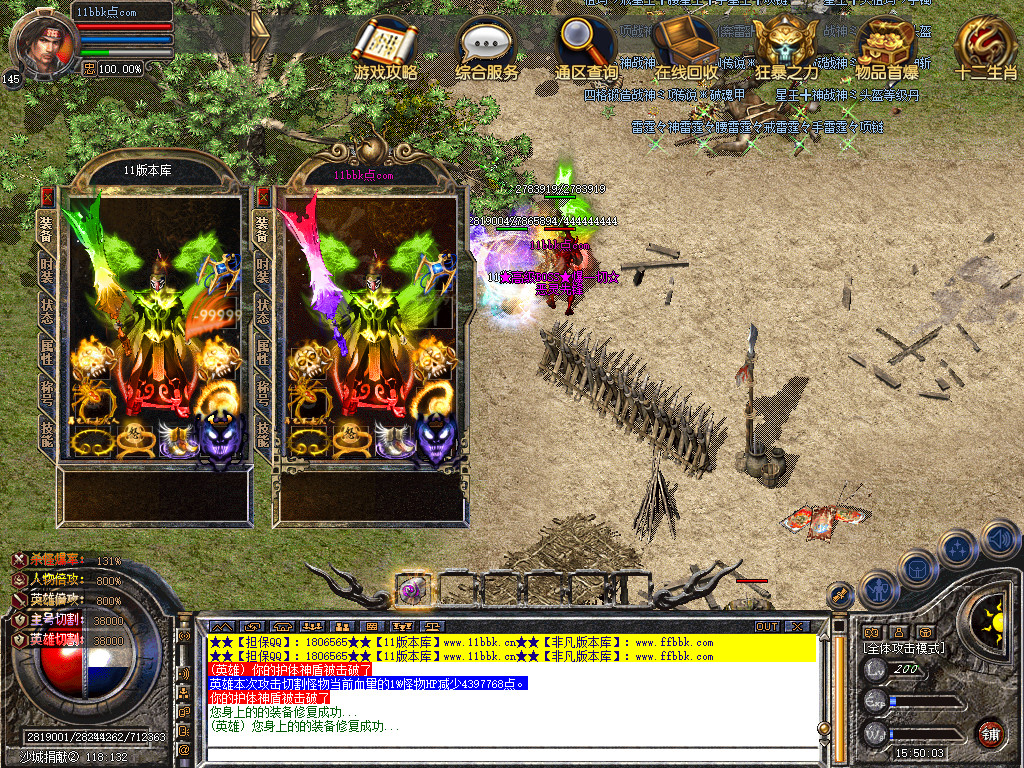Select 技能 tab in 11bbk点com panel
Screen dimensions: 1024x768
coord(263,432)
